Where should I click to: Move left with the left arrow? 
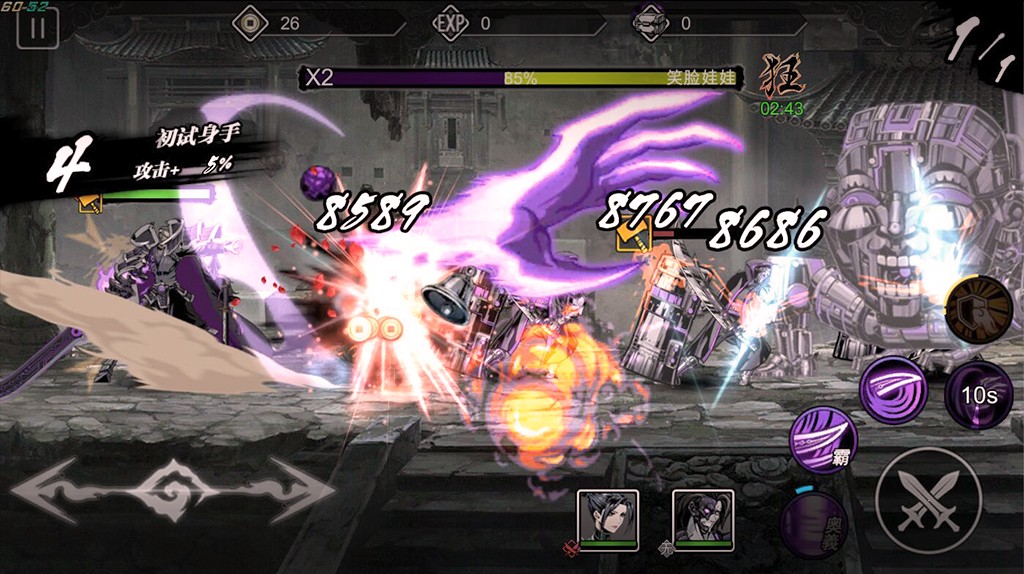[60, 489]
